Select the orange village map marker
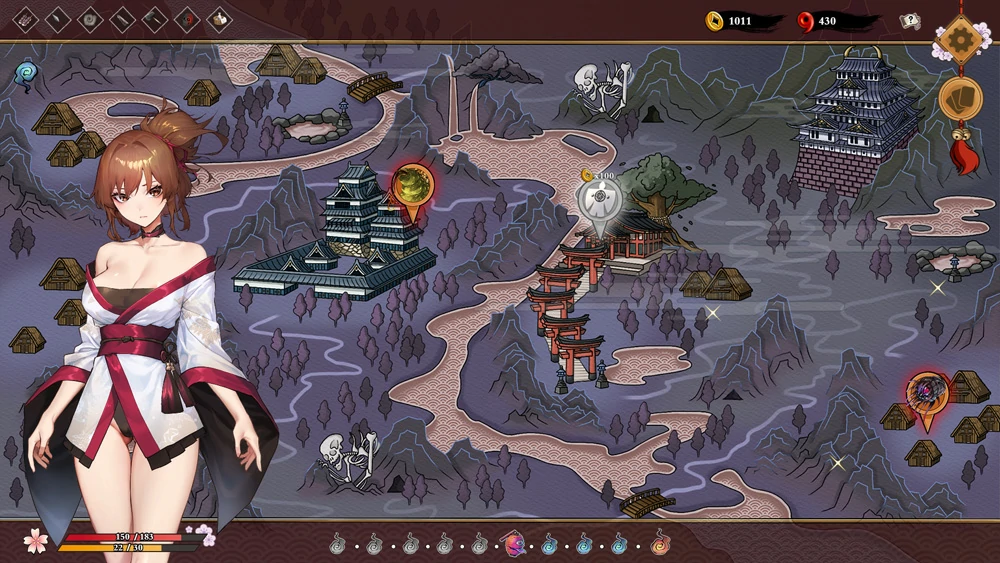The image size is (1000, 563). click(927, 392)
